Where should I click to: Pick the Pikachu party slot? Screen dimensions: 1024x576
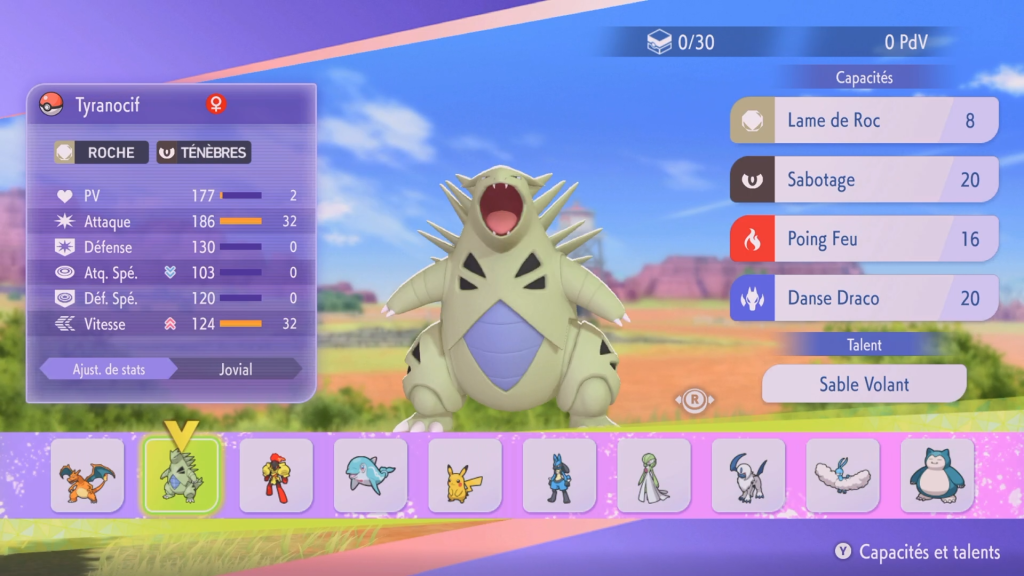click(465, 475)
